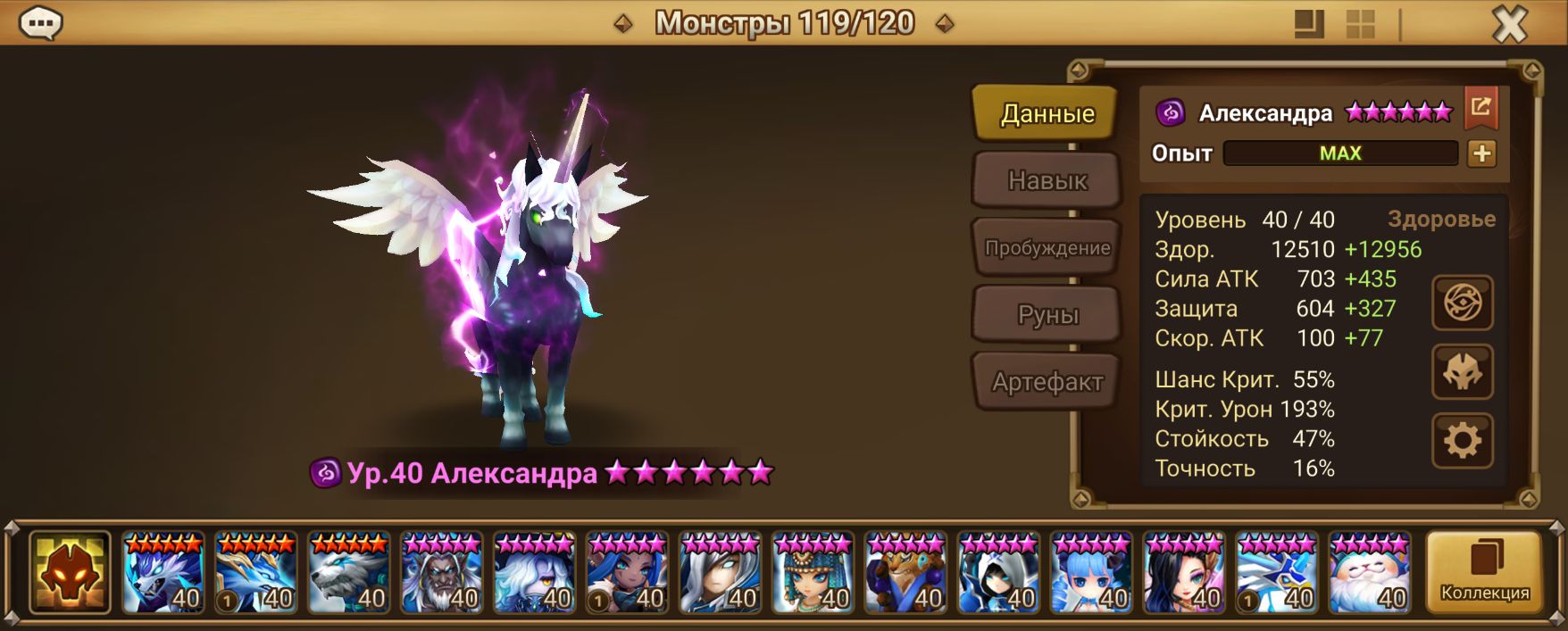This screenshot has width=1568, height=631.
Task: Go to next monster with right arrow
Action: tap(944, 24)
